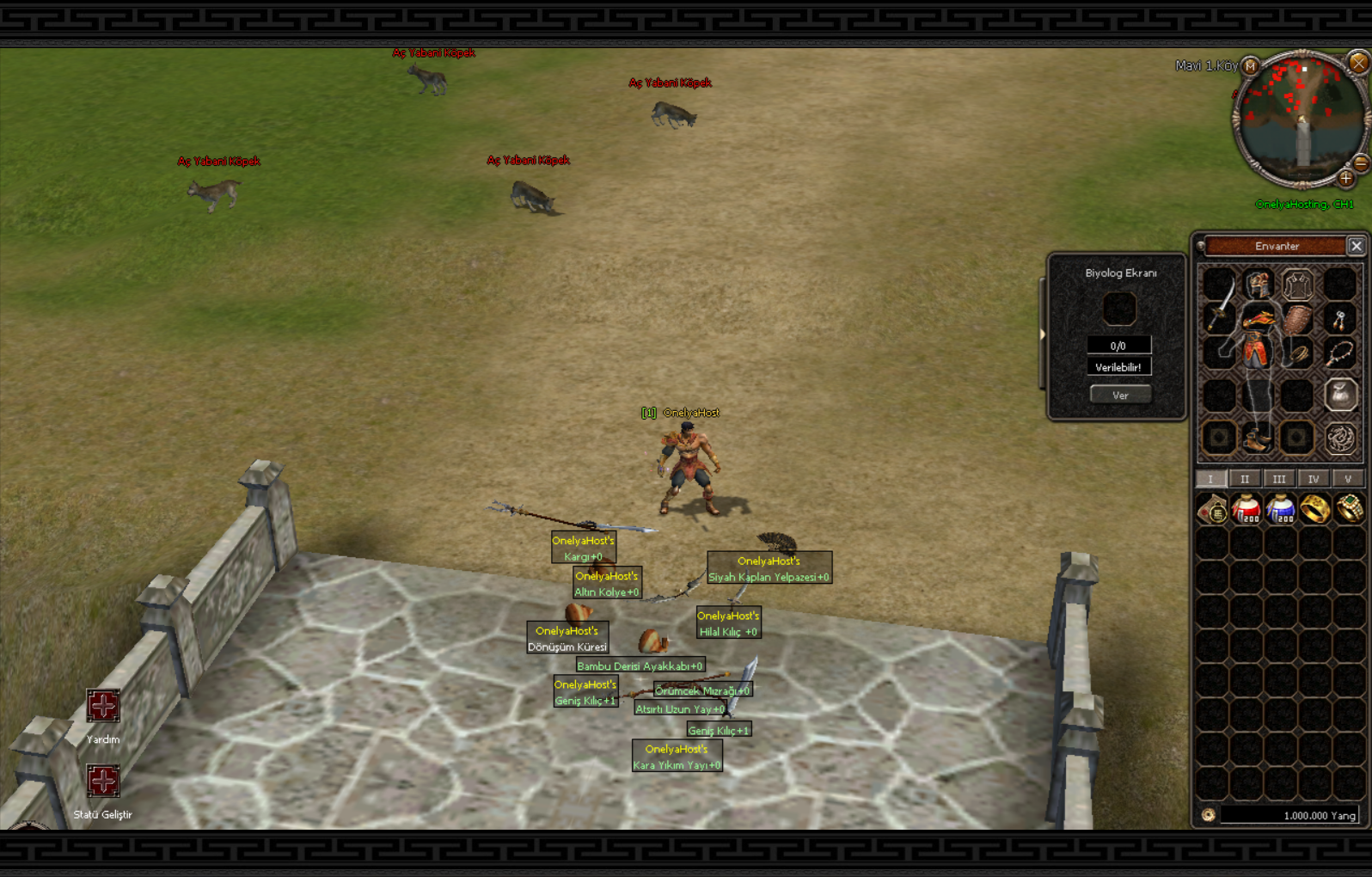
Task: Switch to inventory tab II
Action: click(1245, 478)
